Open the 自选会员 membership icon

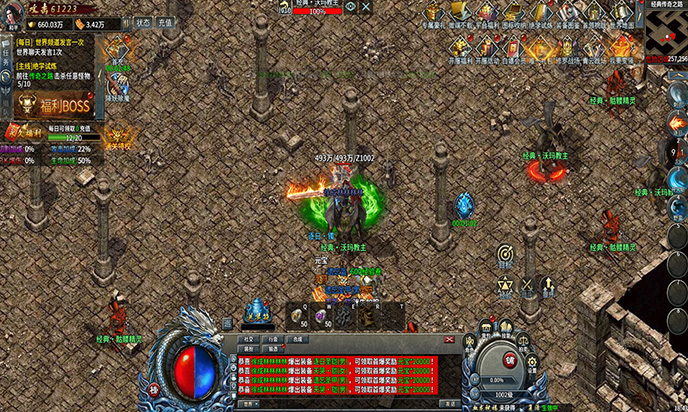point(514,47)
